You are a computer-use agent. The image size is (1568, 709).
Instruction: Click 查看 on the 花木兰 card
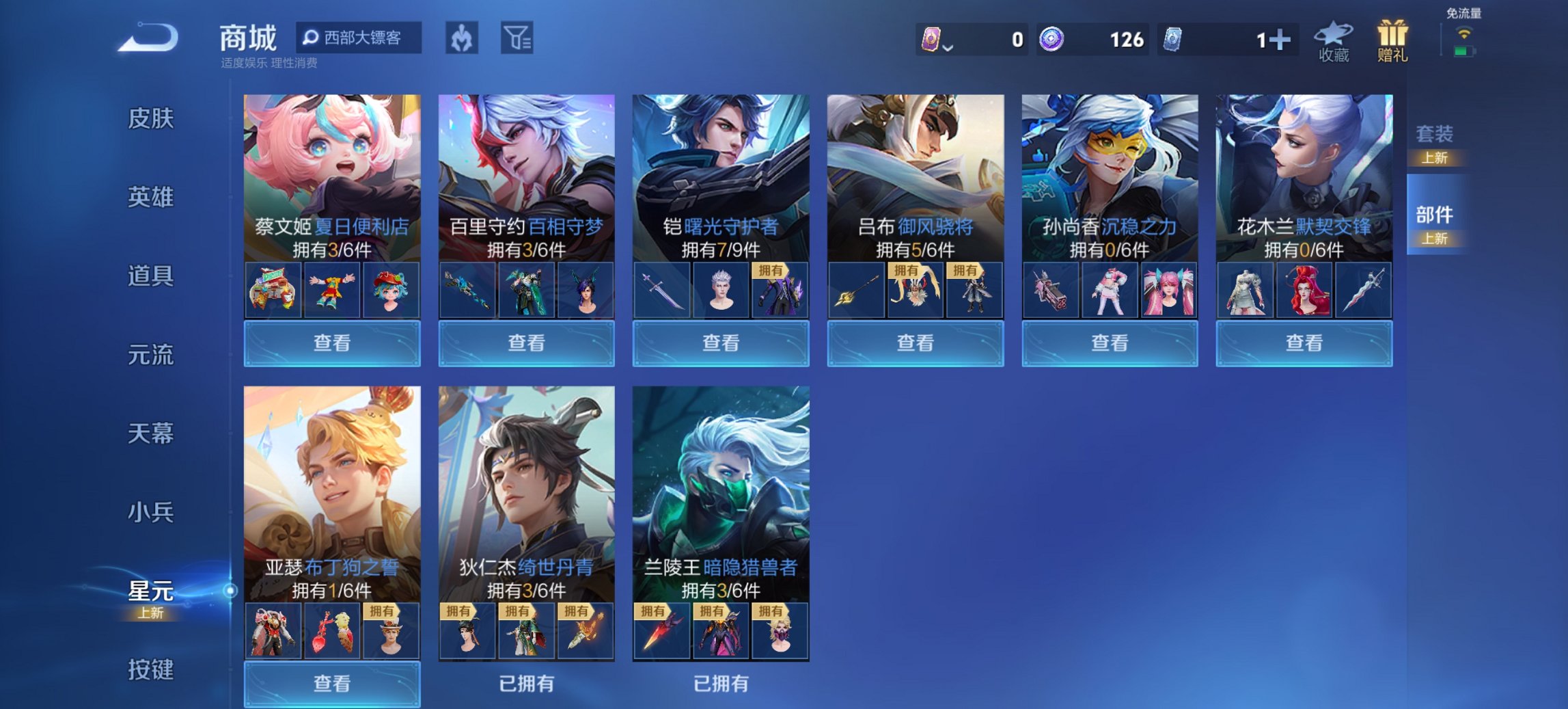pos(1304,343)
